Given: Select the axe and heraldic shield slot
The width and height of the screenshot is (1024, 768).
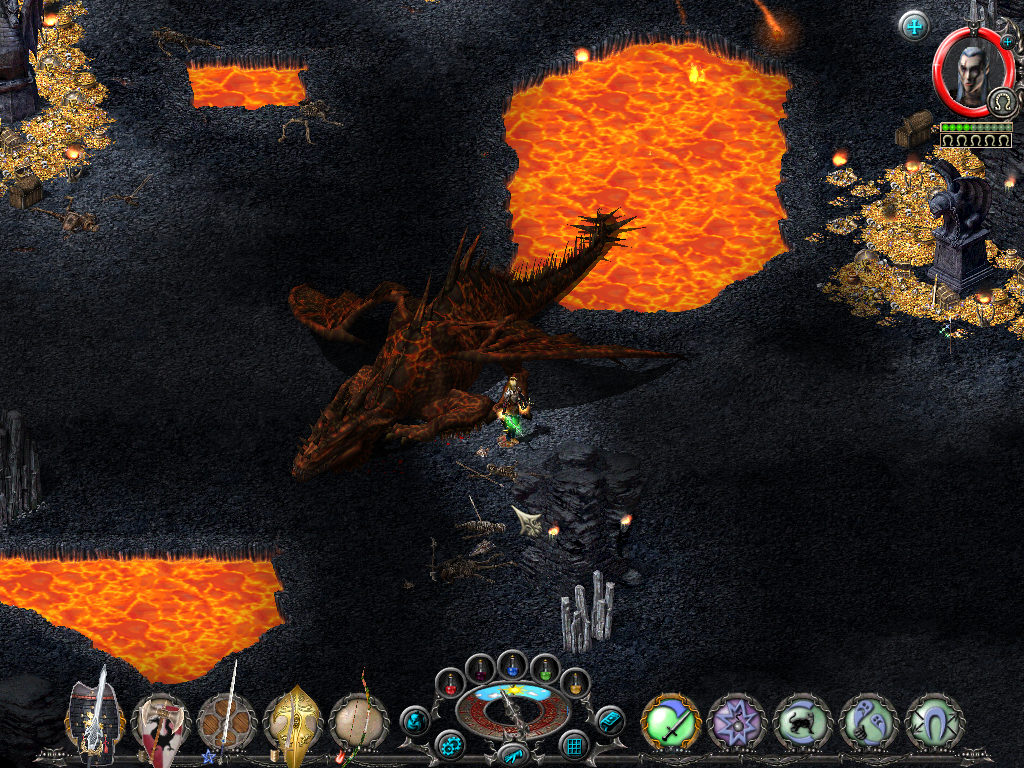Looking at the screenshot, I should pyautogui.click(x=161, y=722).
